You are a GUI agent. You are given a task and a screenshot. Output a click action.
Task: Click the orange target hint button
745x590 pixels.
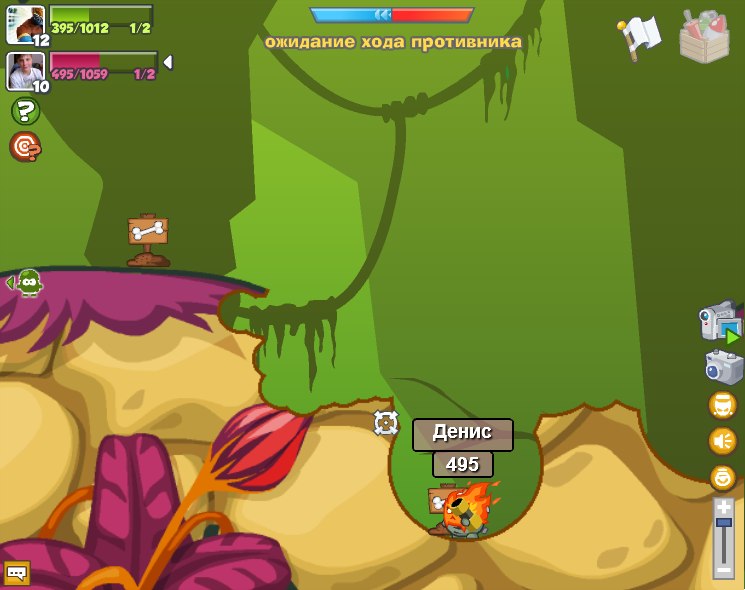(x=25, y=147)
